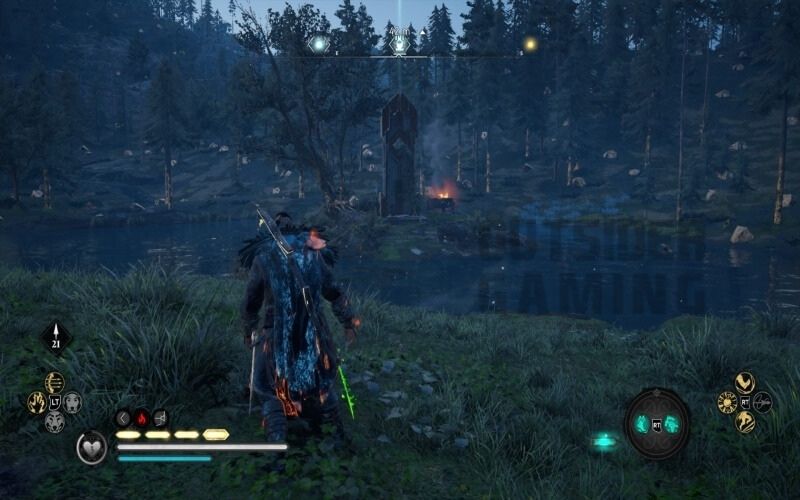
Task: Select the dimmed bow ability icon
Action: click(x=763, y=402)
